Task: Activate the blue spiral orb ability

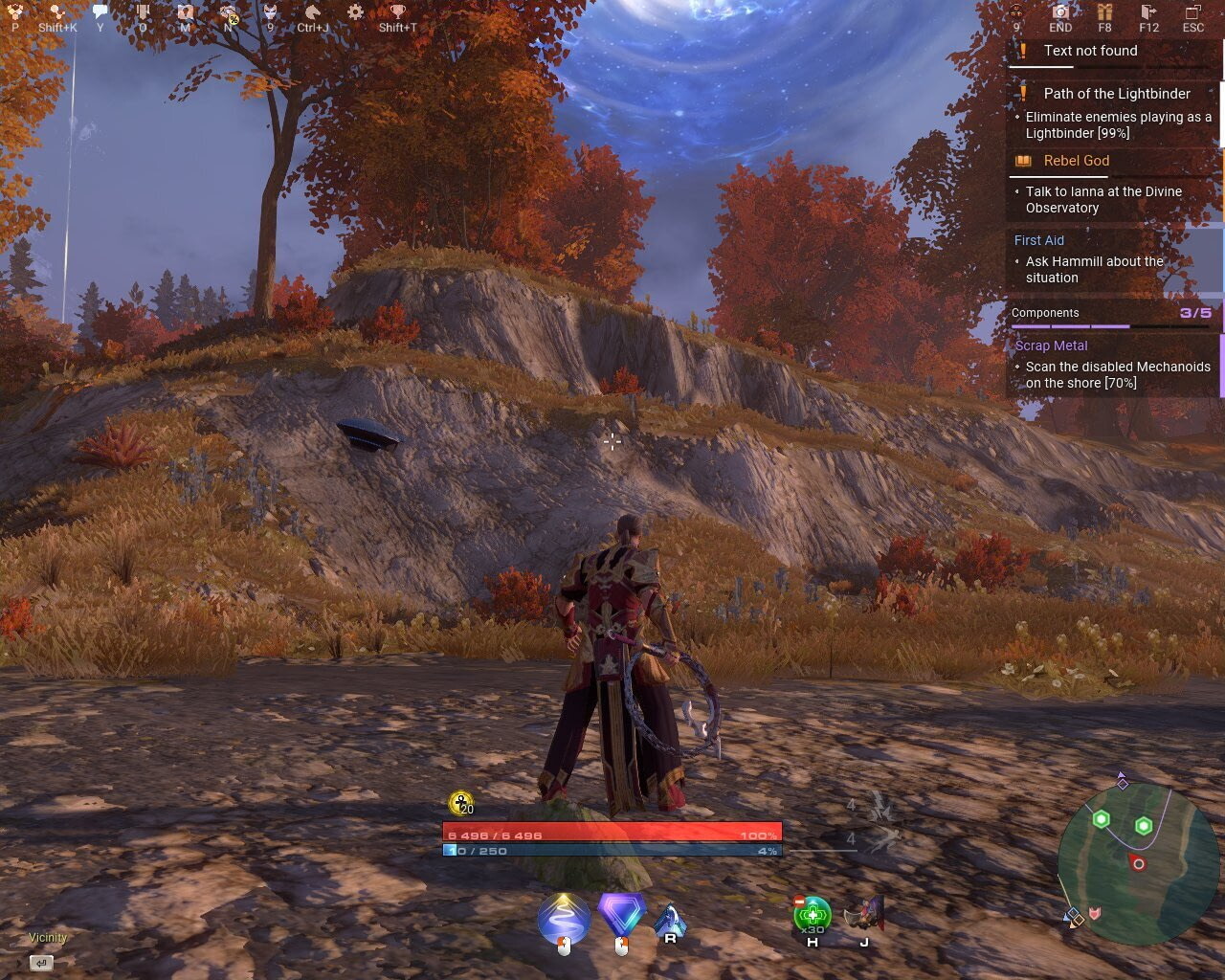Action: coord(564,918)
